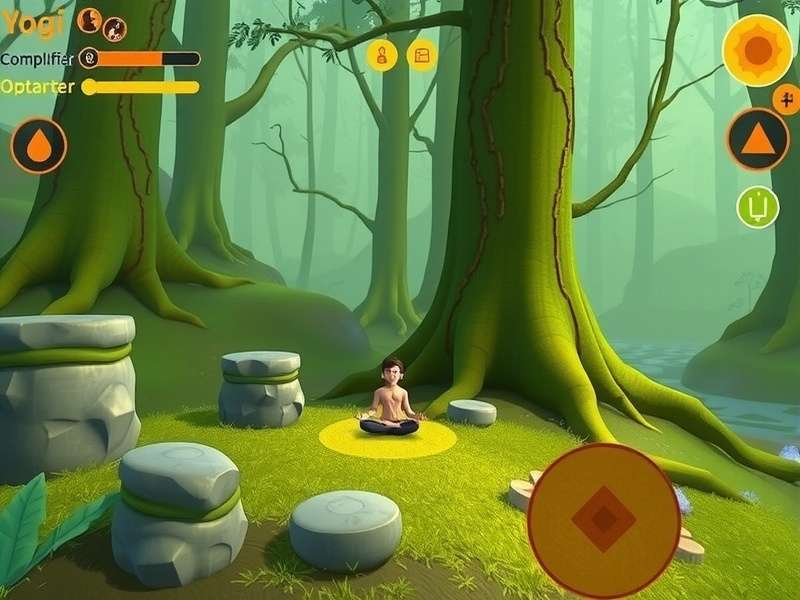Select the first portrait beside Yogi
800x600 pixels.
click(x=89, y=19)
